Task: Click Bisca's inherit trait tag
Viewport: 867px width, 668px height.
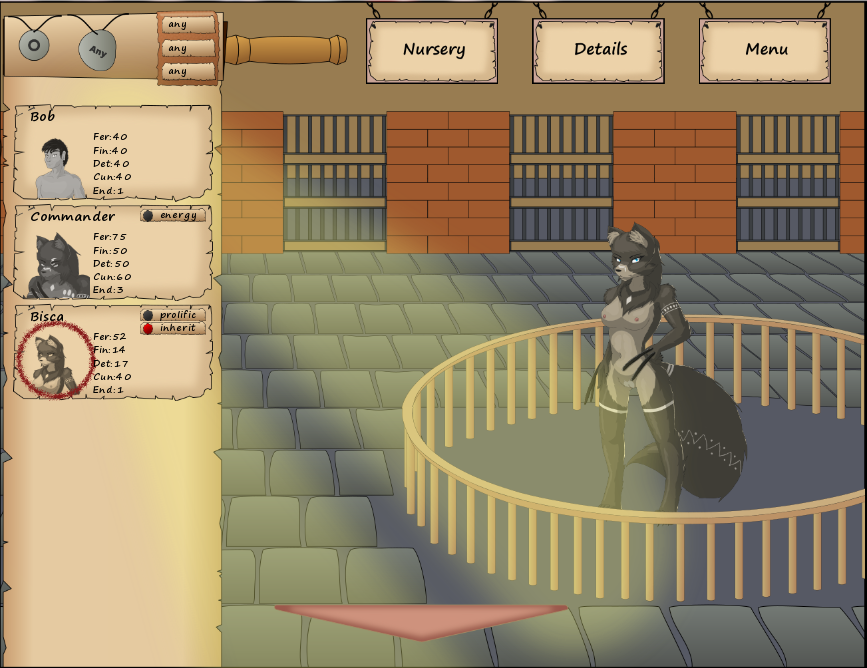Action: (175, 328)
